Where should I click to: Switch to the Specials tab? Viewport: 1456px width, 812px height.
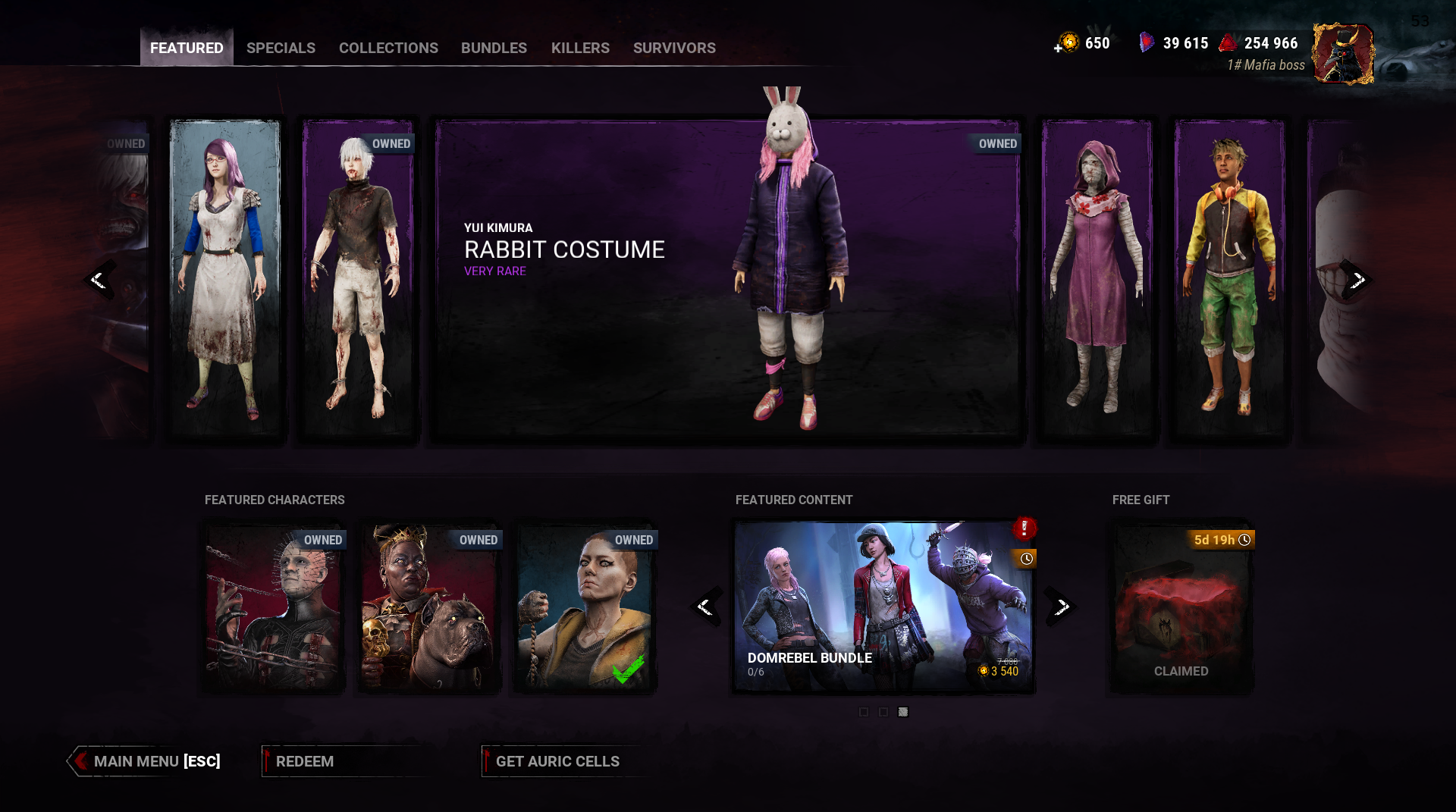click(281, 48)
